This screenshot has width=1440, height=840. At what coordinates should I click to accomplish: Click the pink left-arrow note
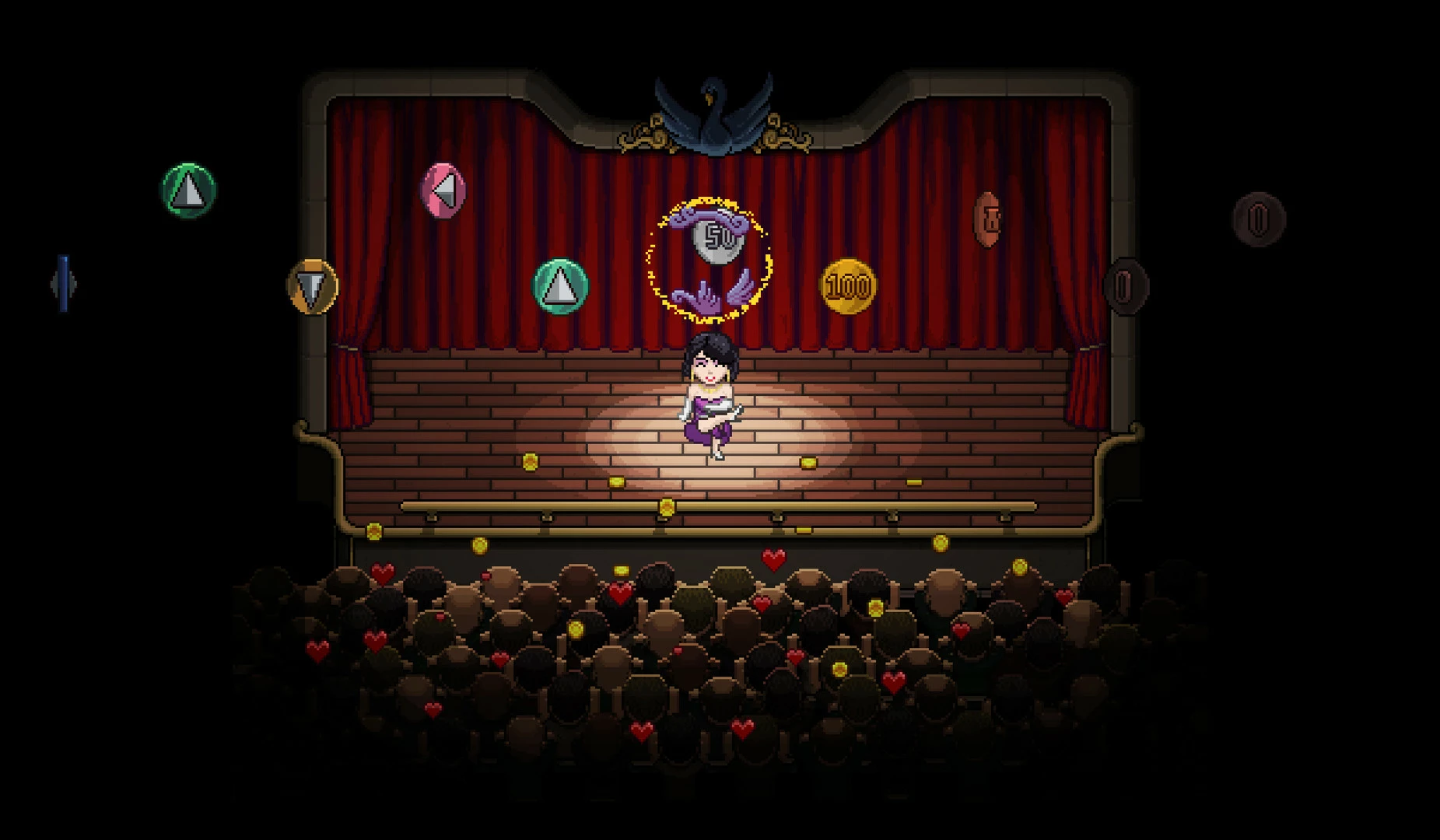tap(443, 191)
